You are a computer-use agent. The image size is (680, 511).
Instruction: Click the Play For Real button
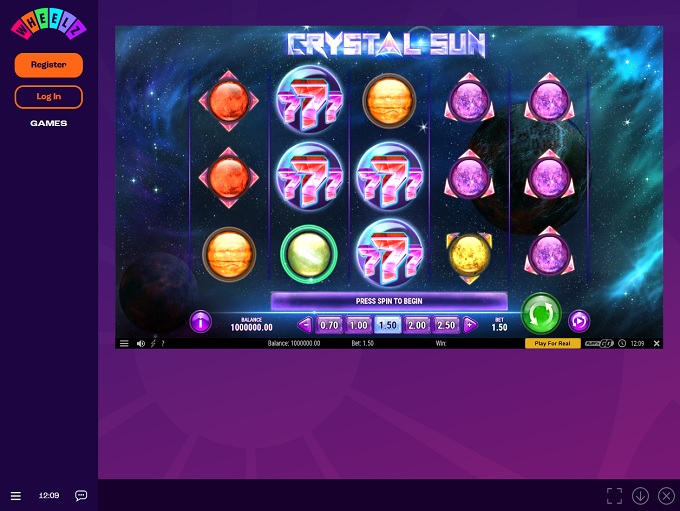(x=552, y=343)
